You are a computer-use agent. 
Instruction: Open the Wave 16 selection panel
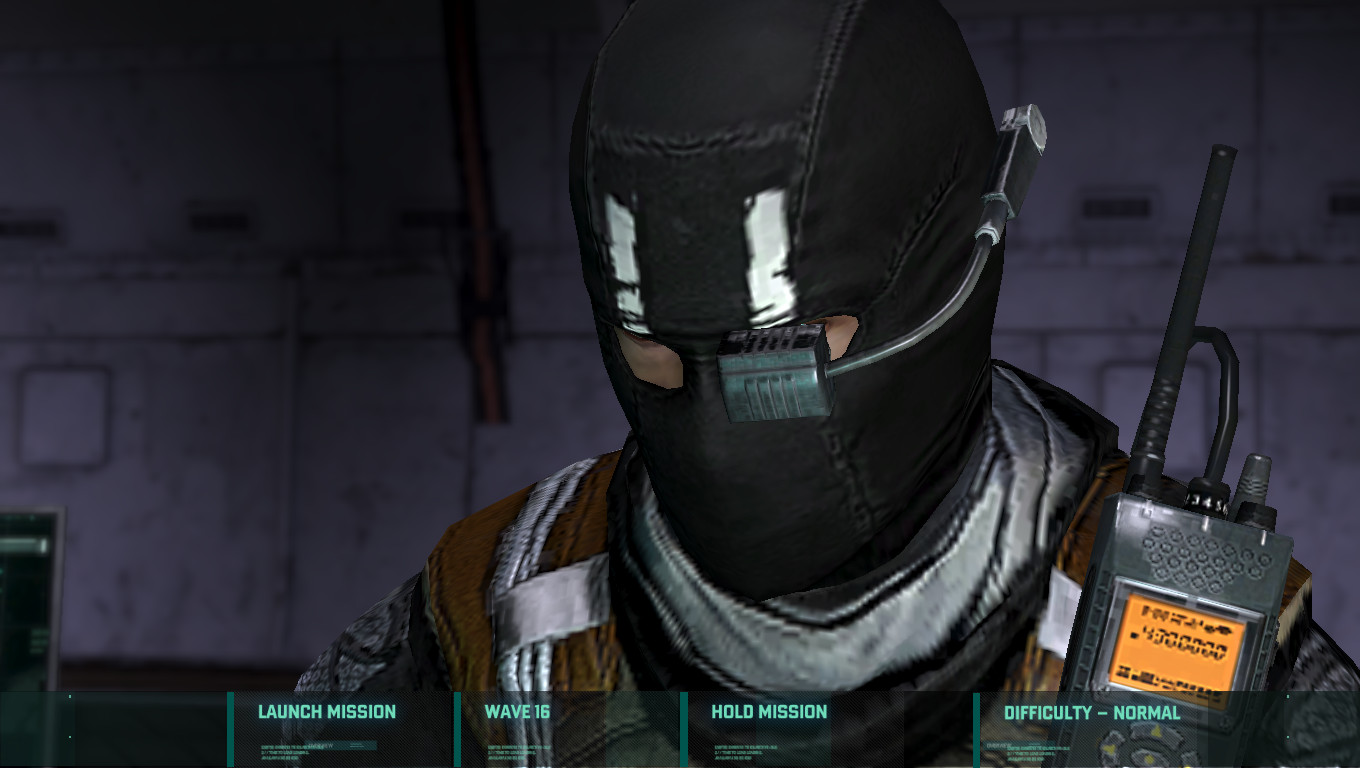click(519, 712)
